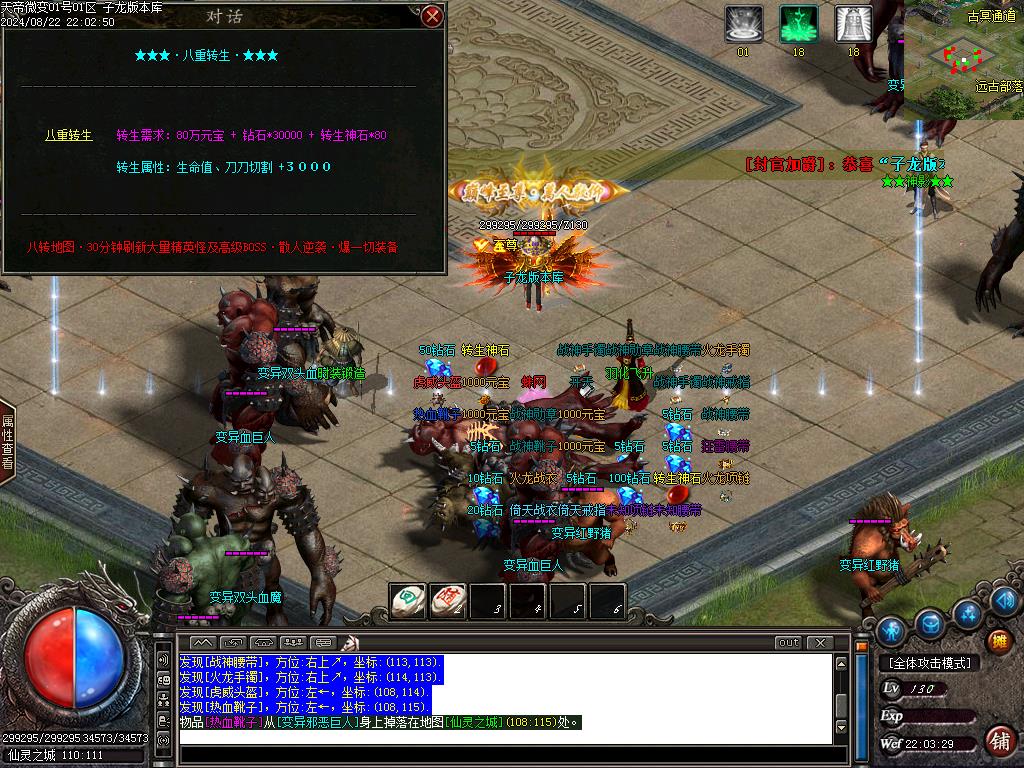Click the blue speaker sound round button

pos(1007,600)
